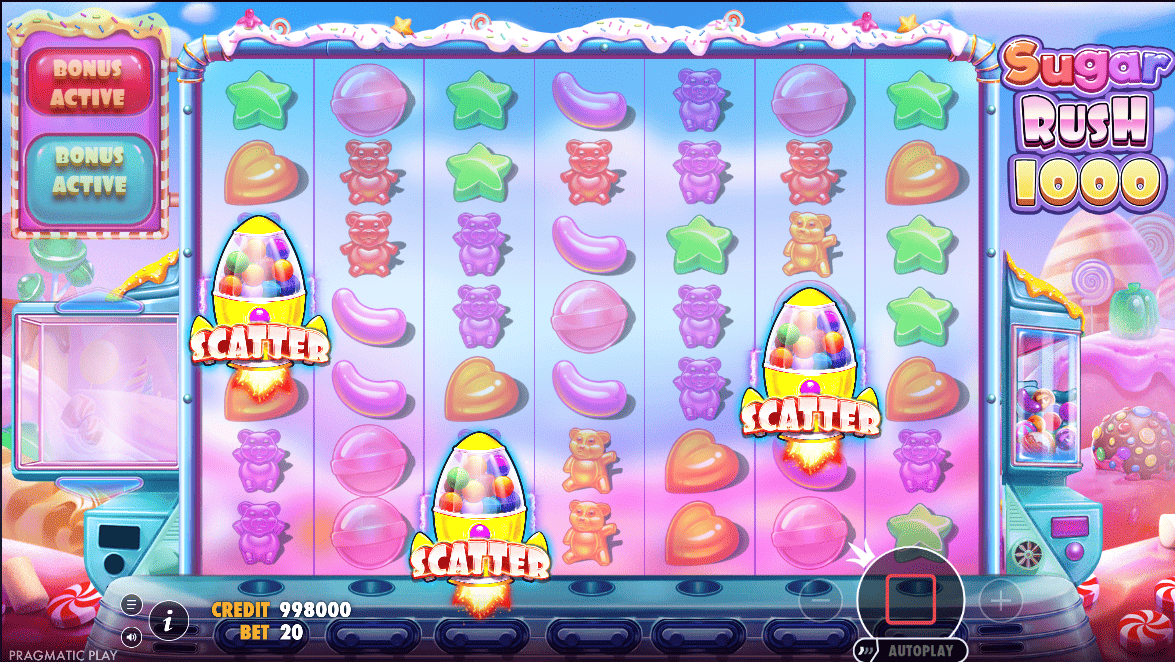Image resolution: width=1175 pixels, height=662 pixels.
Task: Stop the spin with the red square button
Action: click(x=910, y=597)
